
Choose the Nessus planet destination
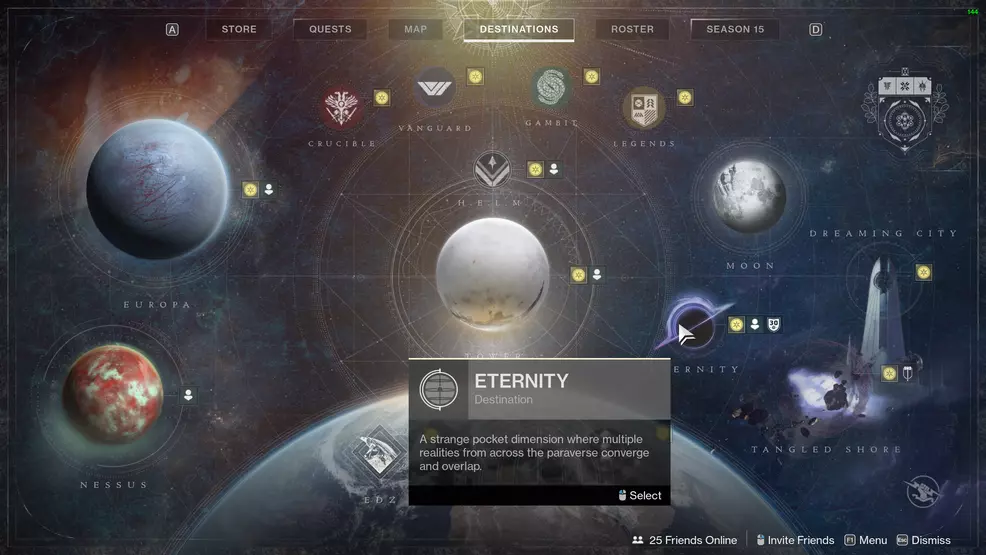[113, 395]
